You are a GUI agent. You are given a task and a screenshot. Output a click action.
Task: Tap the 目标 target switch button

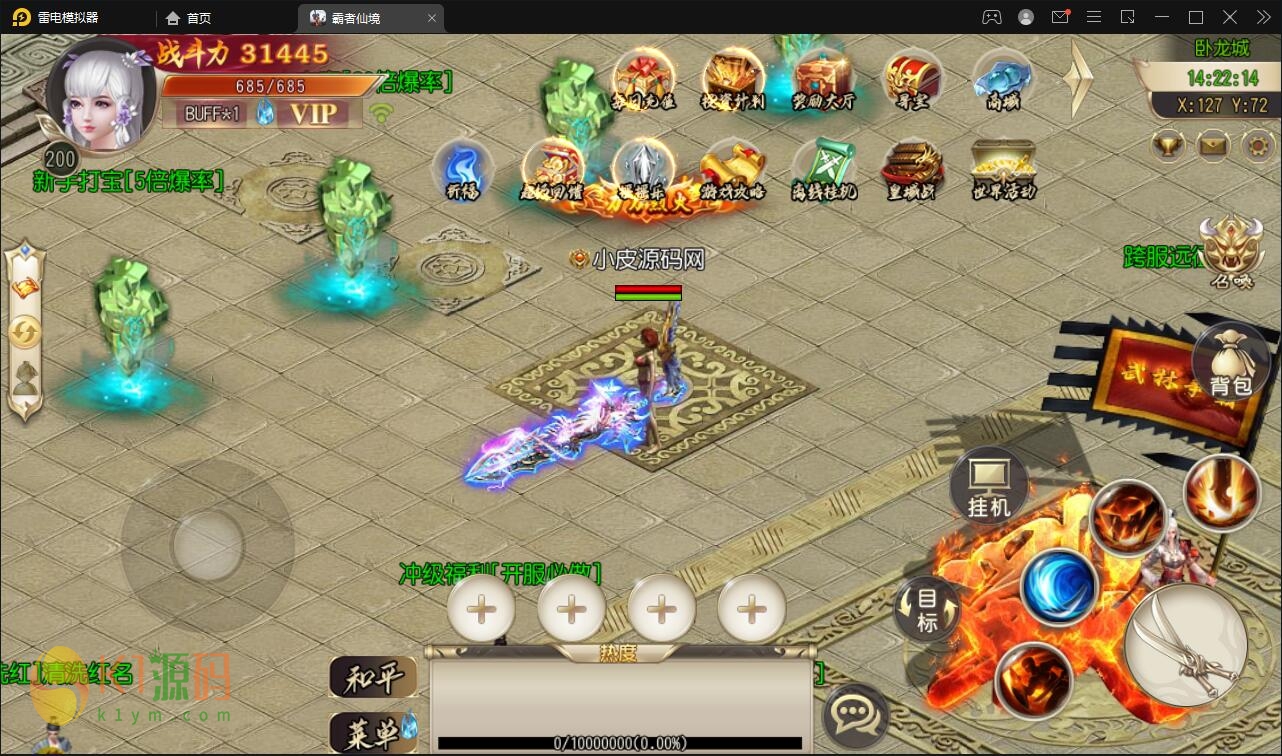click(927, 609)
